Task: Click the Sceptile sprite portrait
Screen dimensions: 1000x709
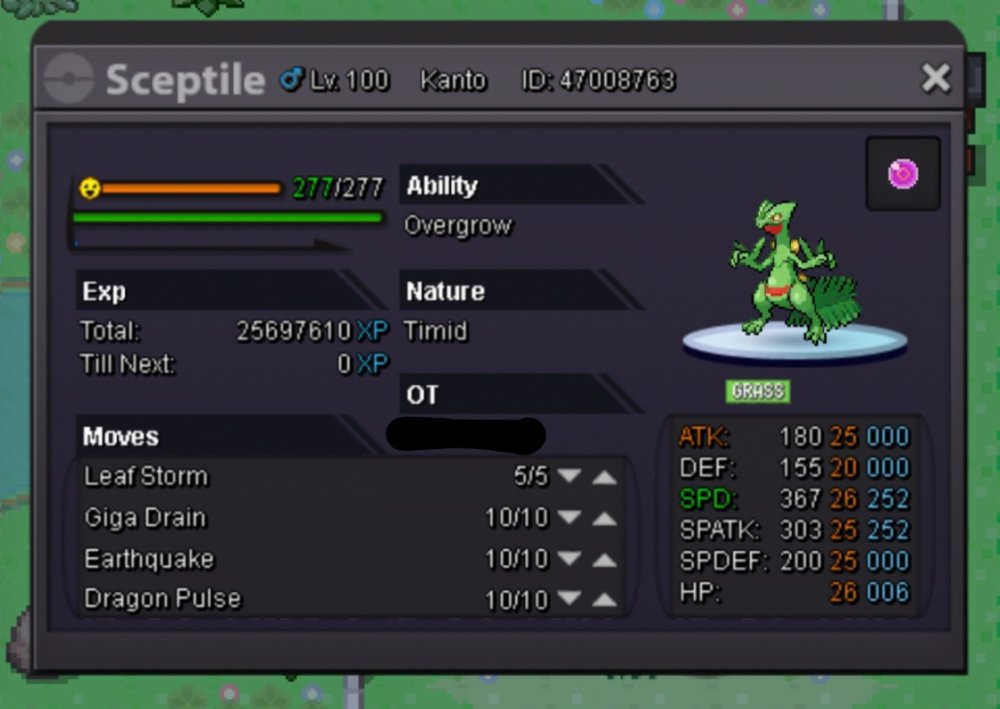Action: [794, 268]
